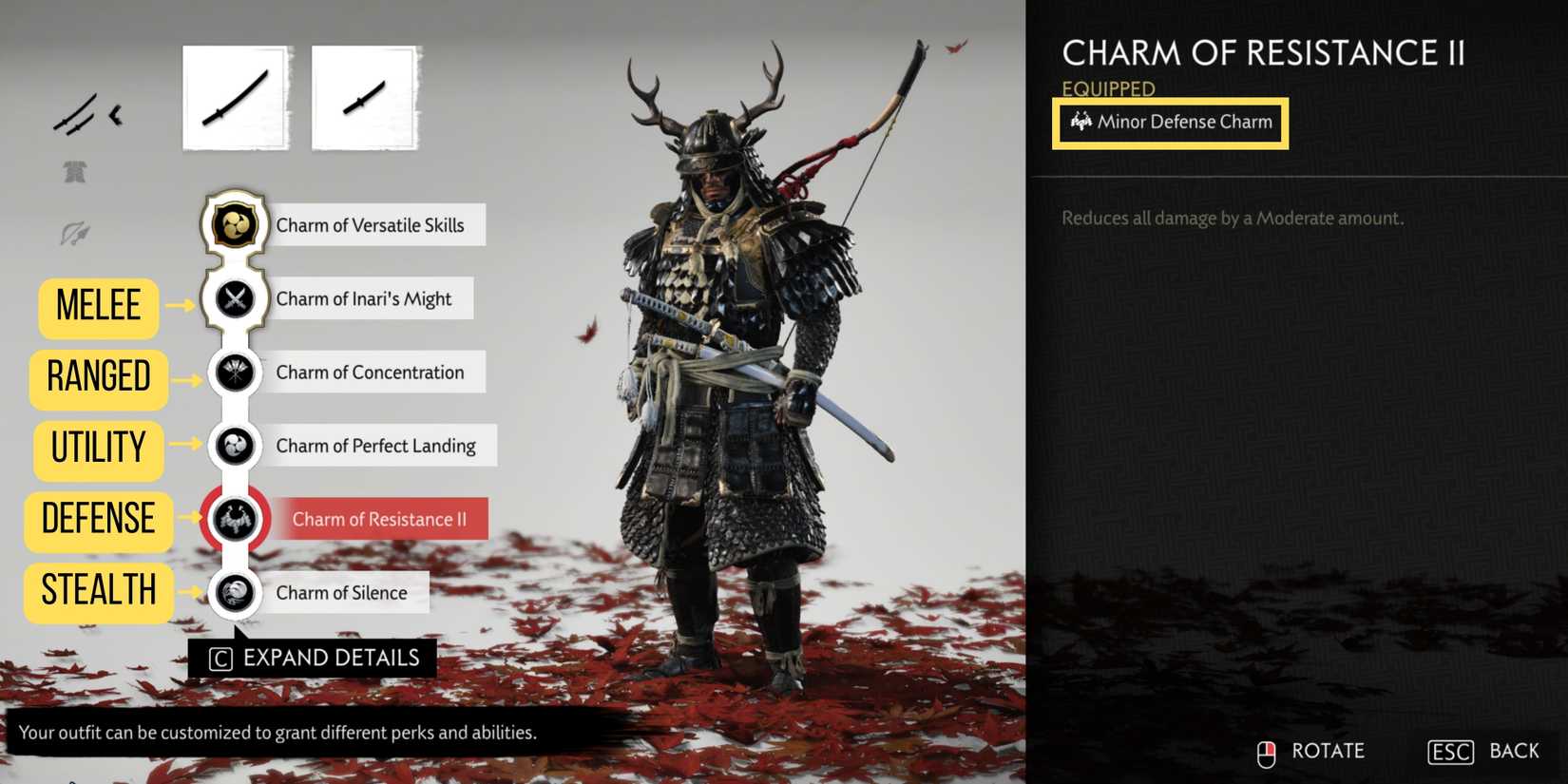Select the tanto weapon thumbnail

tap(364, 95)
